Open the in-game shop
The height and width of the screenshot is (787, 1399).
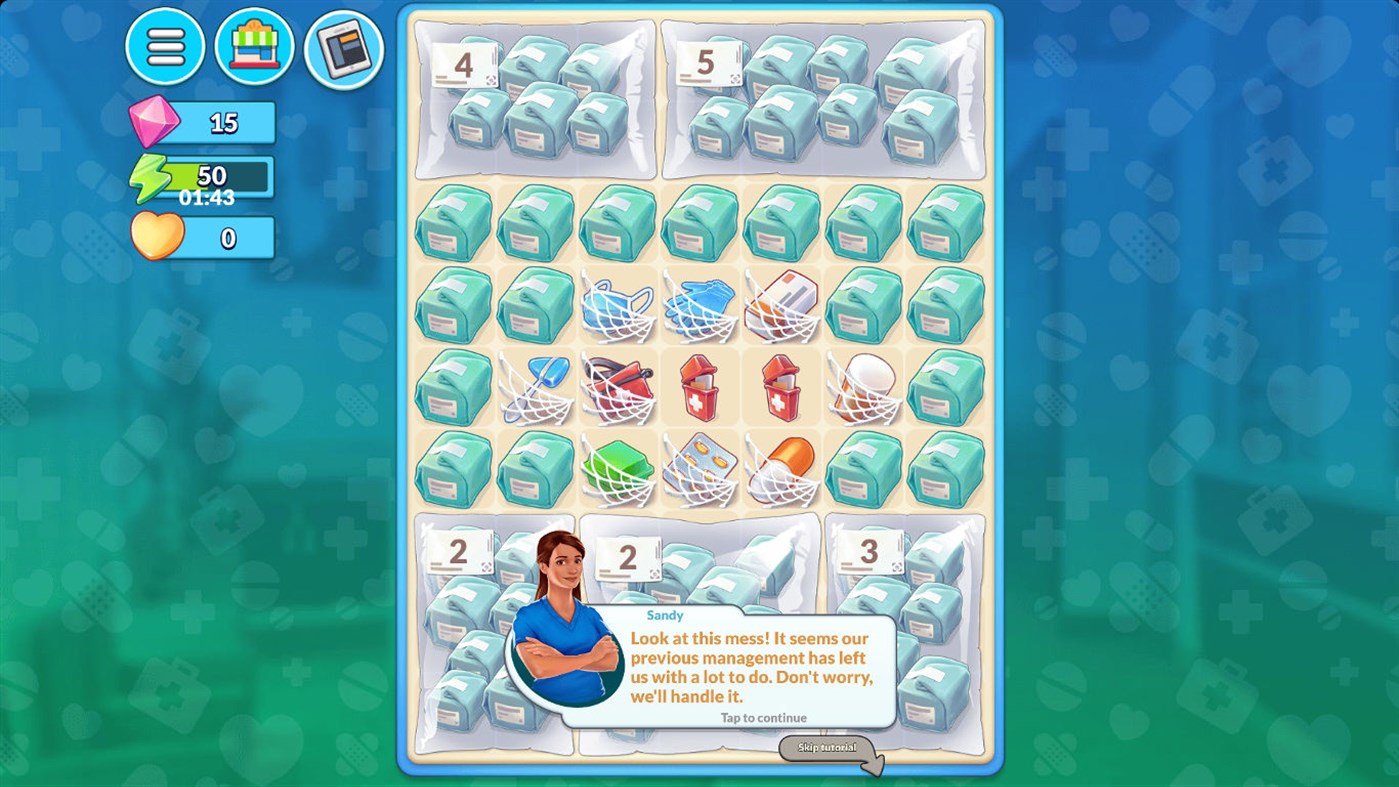pos(254,46)
